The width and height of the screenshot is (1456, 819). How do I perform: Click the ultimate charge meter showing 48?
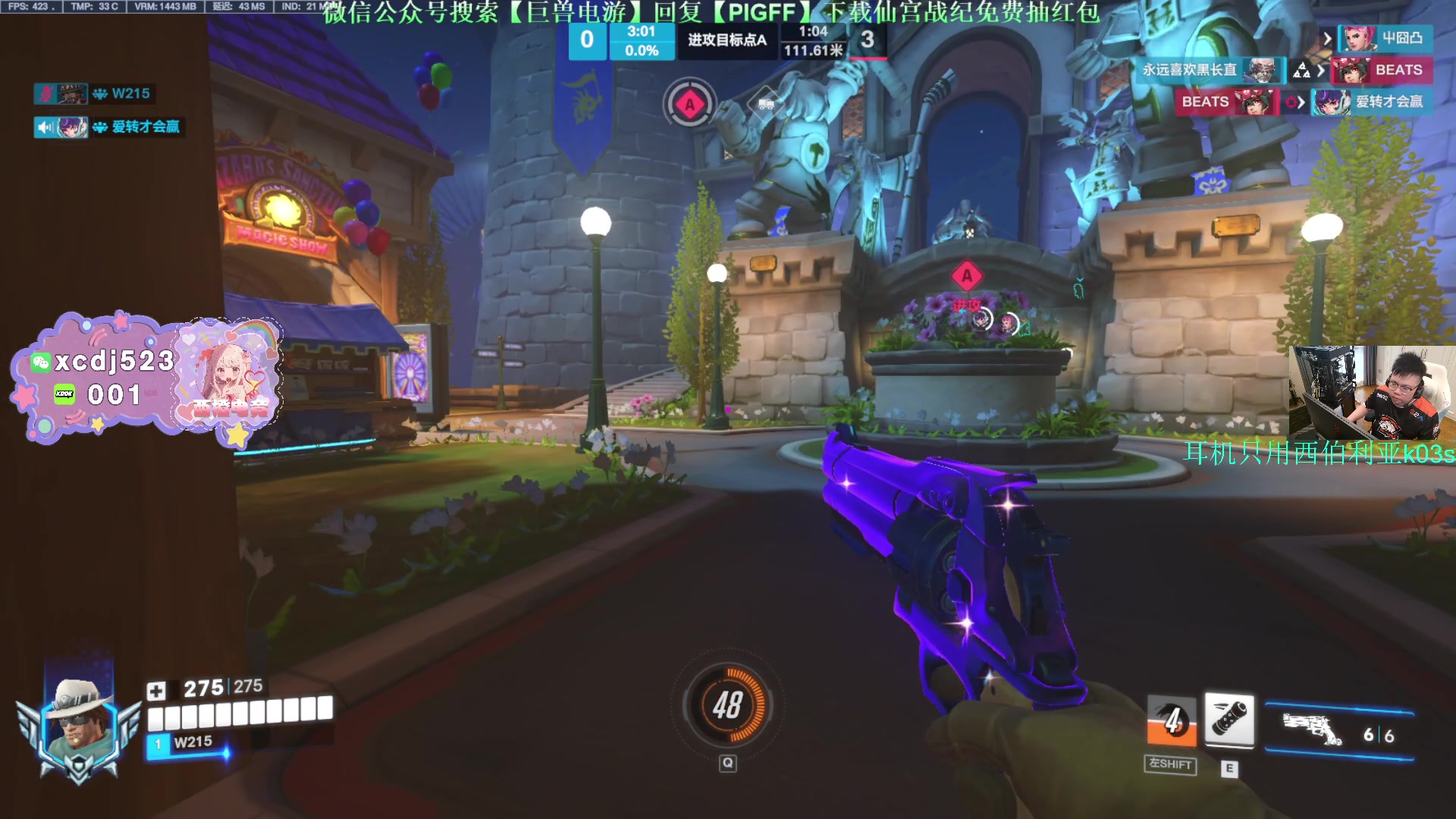click(727, 705)
